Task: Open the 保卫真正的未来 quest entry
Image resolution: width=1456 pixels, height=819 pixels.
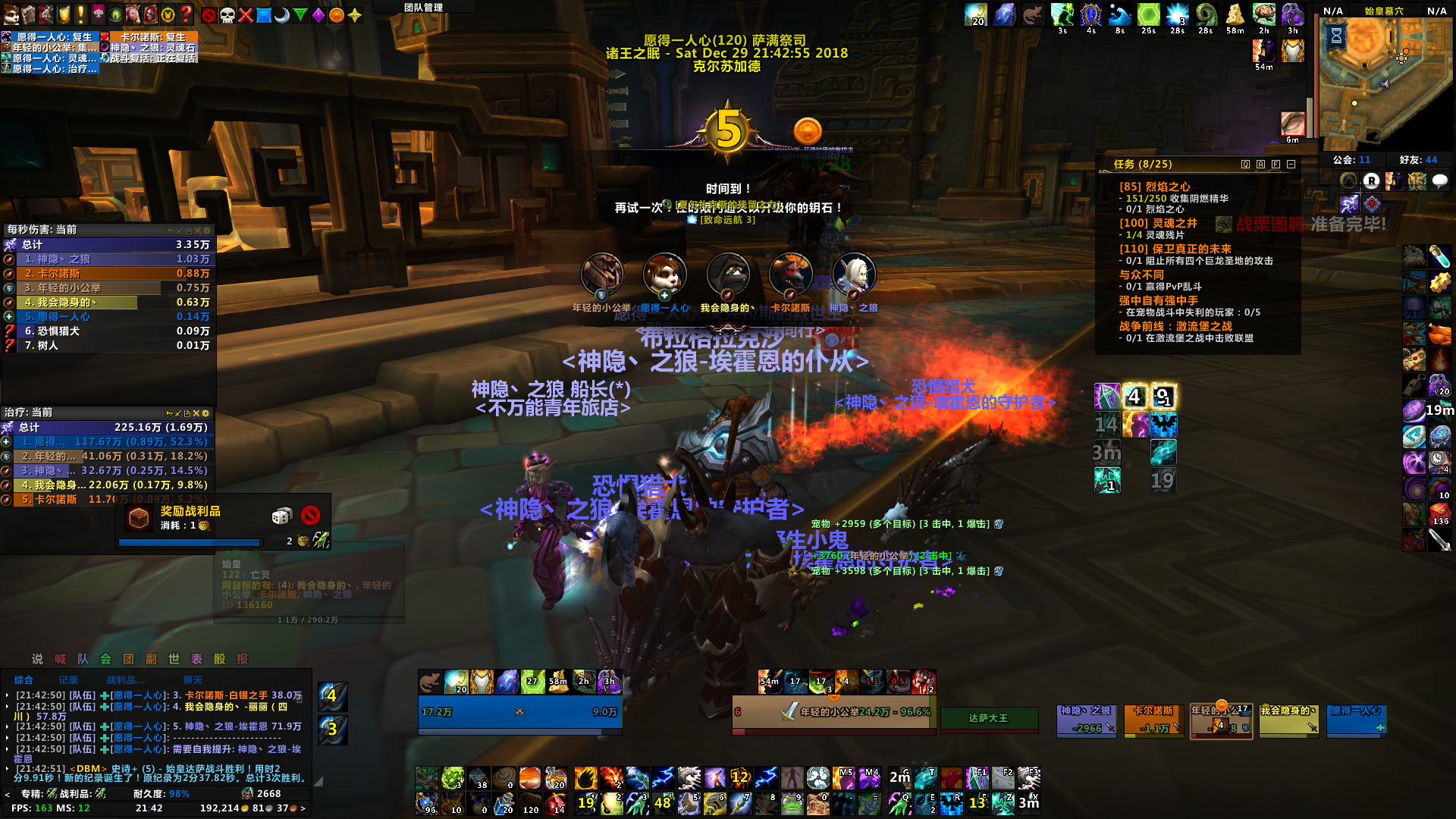Action: tap(1175, 249)
